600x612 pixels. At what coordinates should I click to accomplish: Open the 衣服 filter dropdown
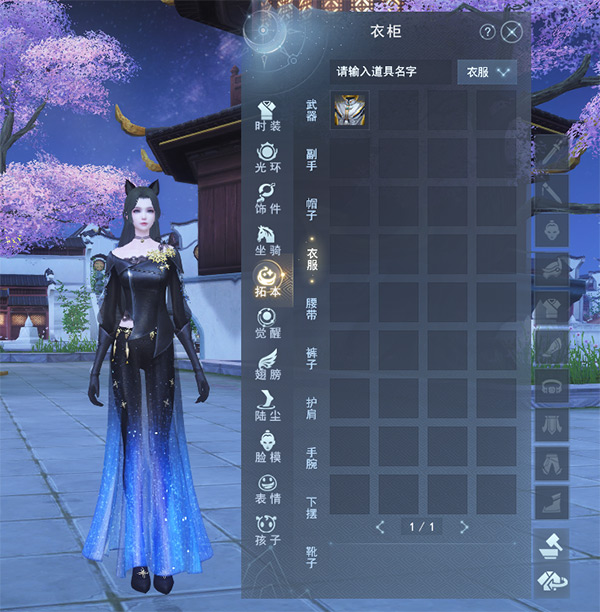pyautogui.click(x=487, y=72)
